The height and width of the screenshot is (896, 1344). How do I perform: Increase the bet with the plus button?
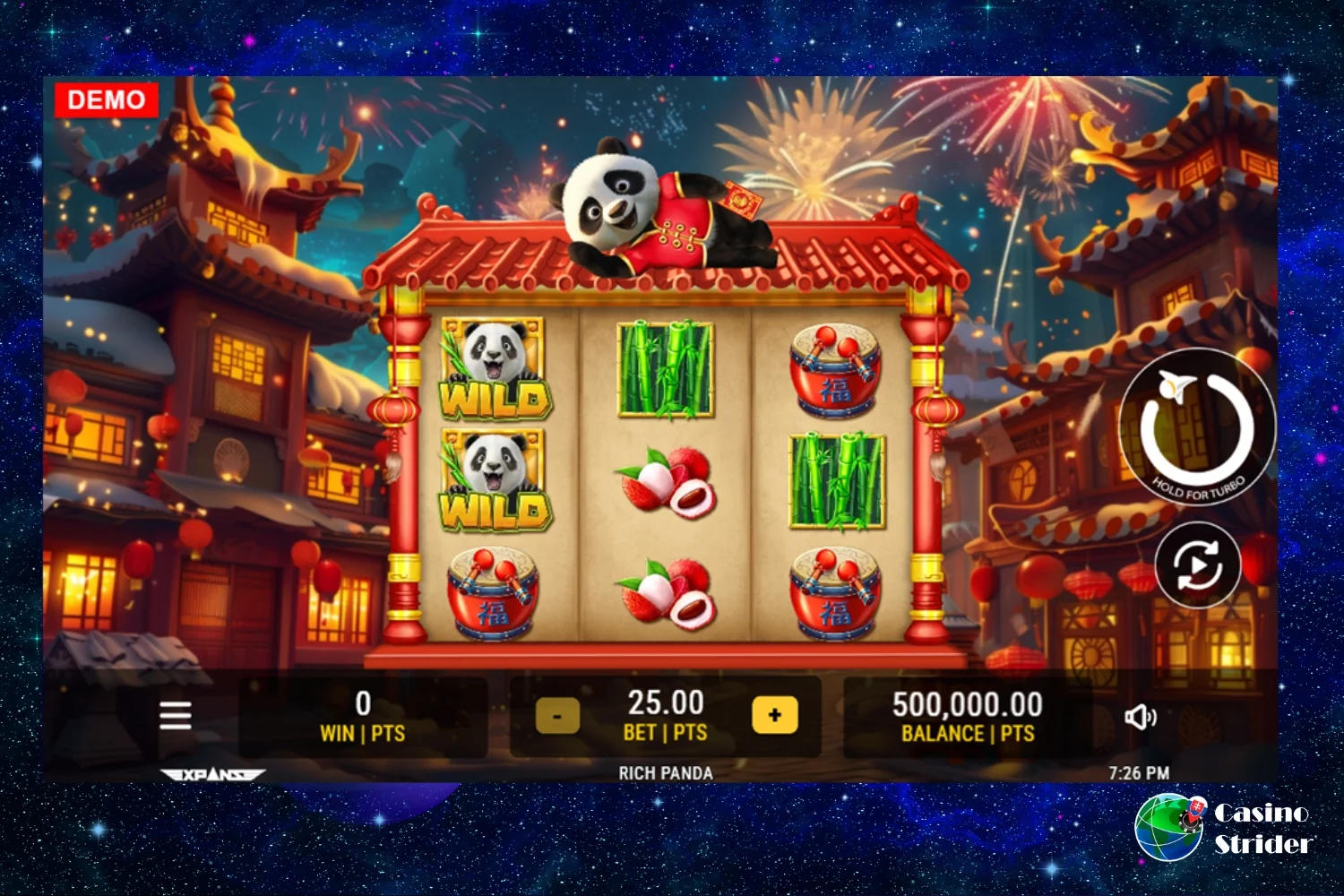pos(775,715)
